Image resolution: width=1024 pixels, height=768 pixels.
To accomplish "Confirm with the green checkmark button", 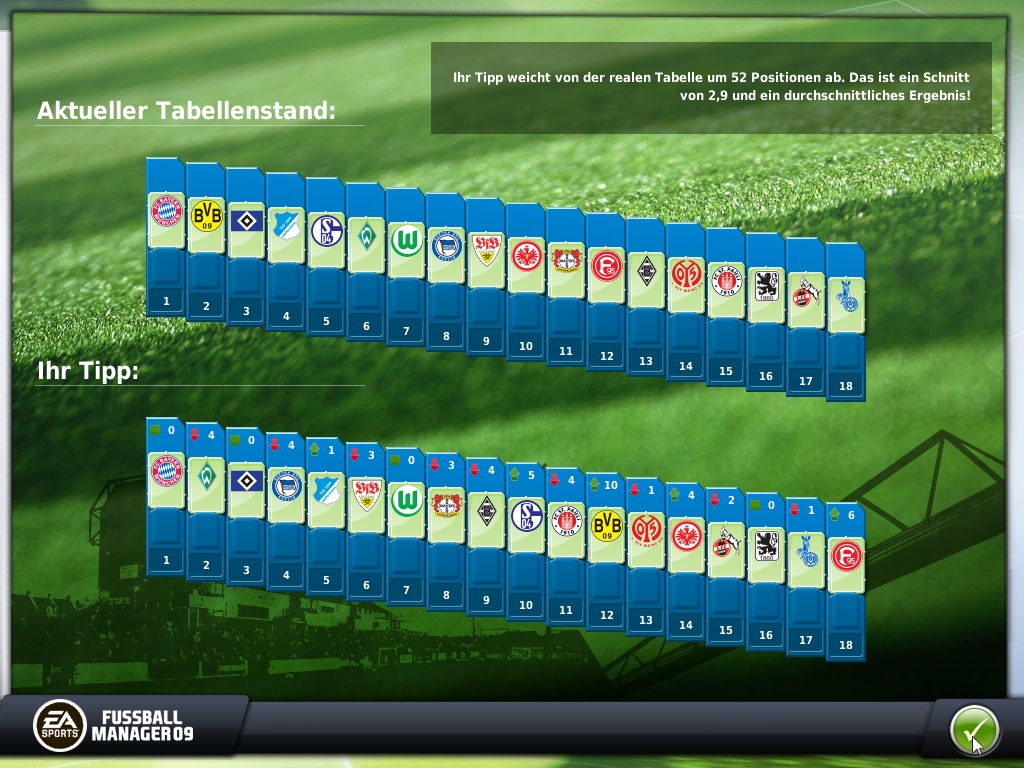I will [x=973, y=731].
